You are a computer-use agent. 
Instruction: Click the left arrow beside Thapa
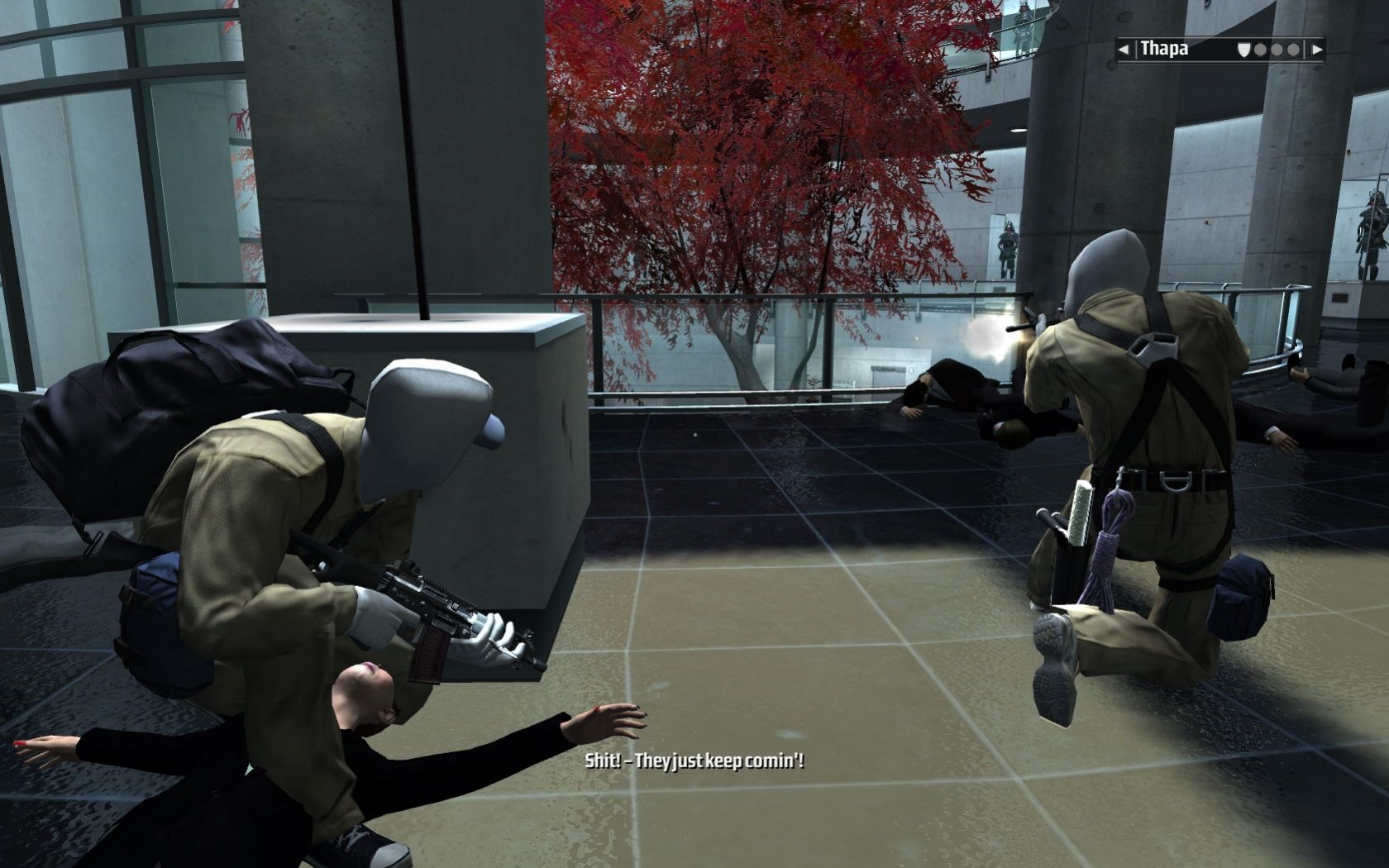(1123, 50)
